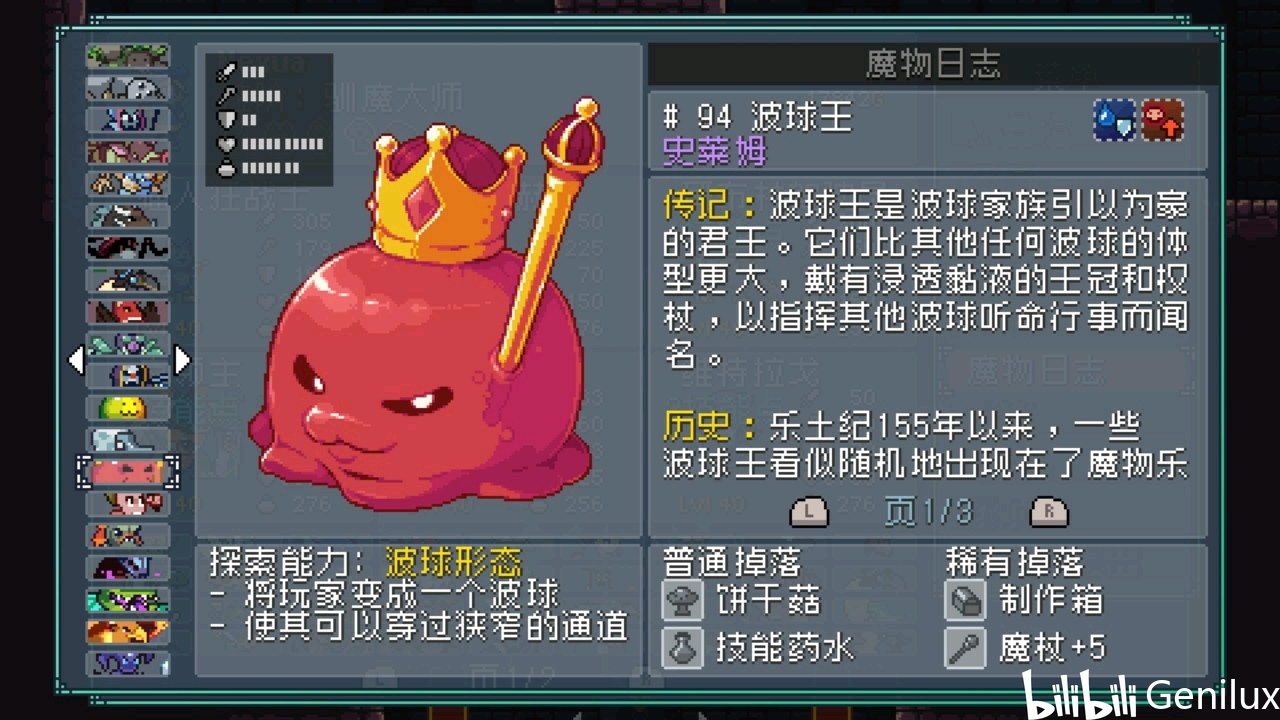Screen dimensions: 1280x720
Task: Inspect the red upward arrow icon
Action: point(1163,120)
